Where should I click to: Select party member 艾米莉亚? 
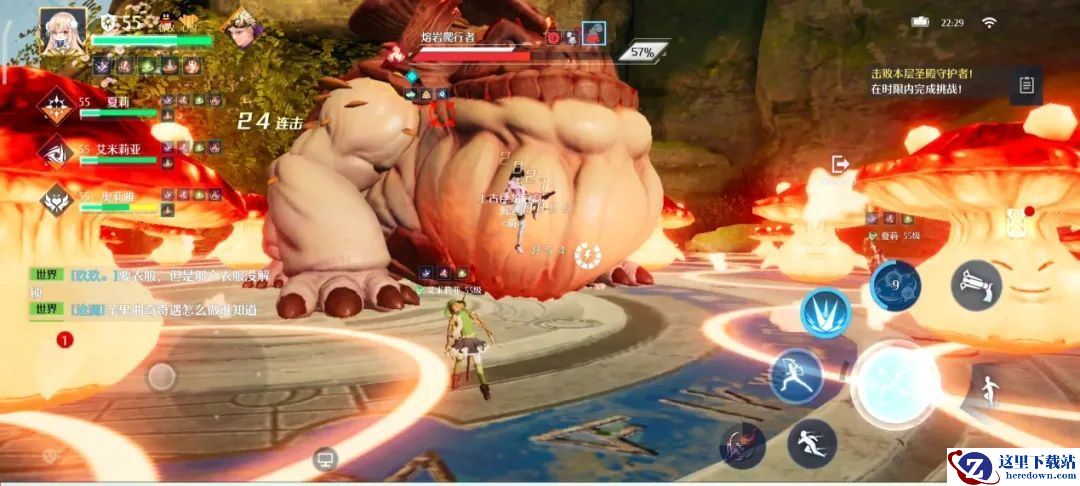click(x=56, y=154)
